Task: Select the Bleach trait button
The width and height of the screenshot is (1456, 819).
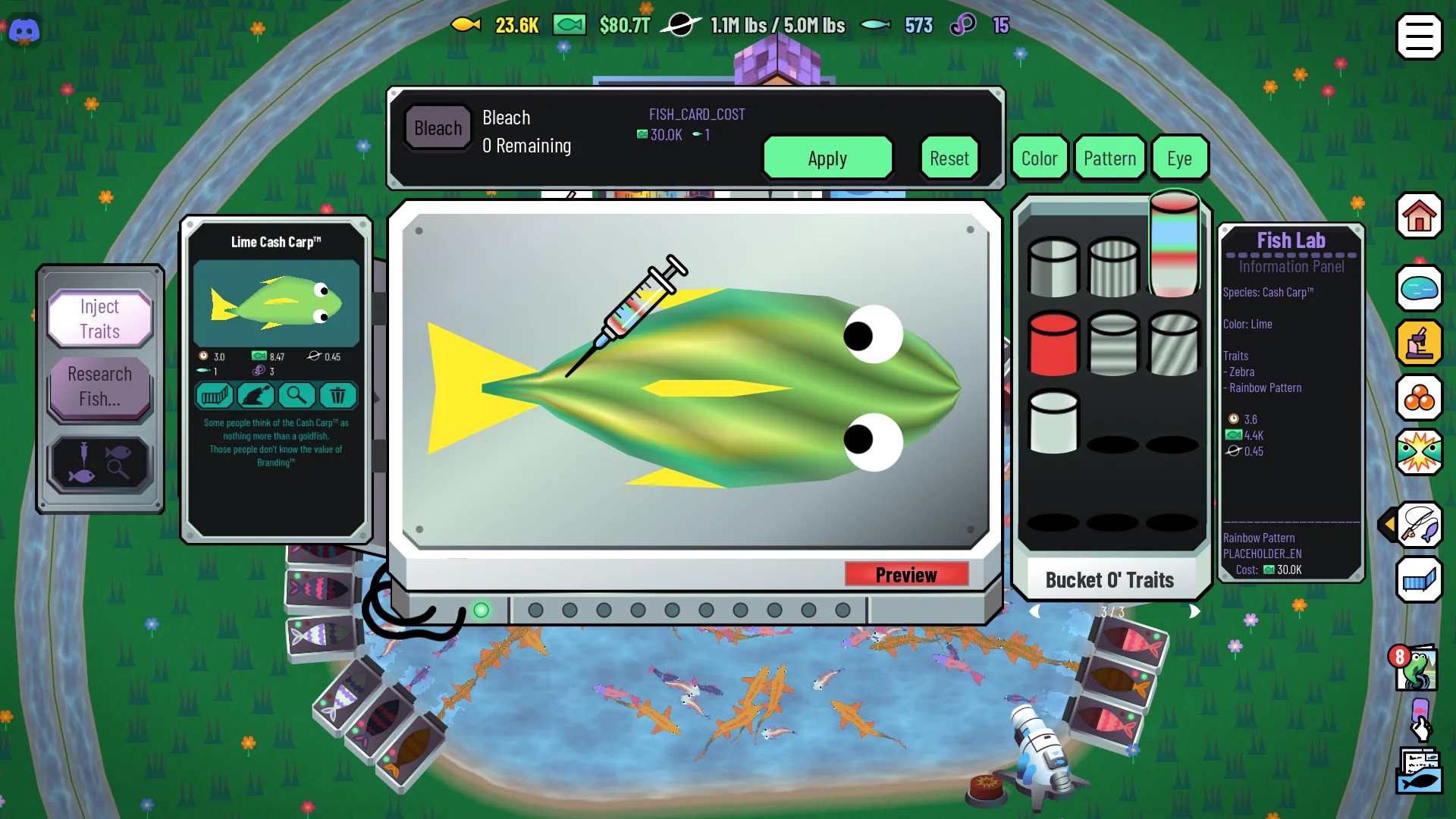Action: [438, 128]
